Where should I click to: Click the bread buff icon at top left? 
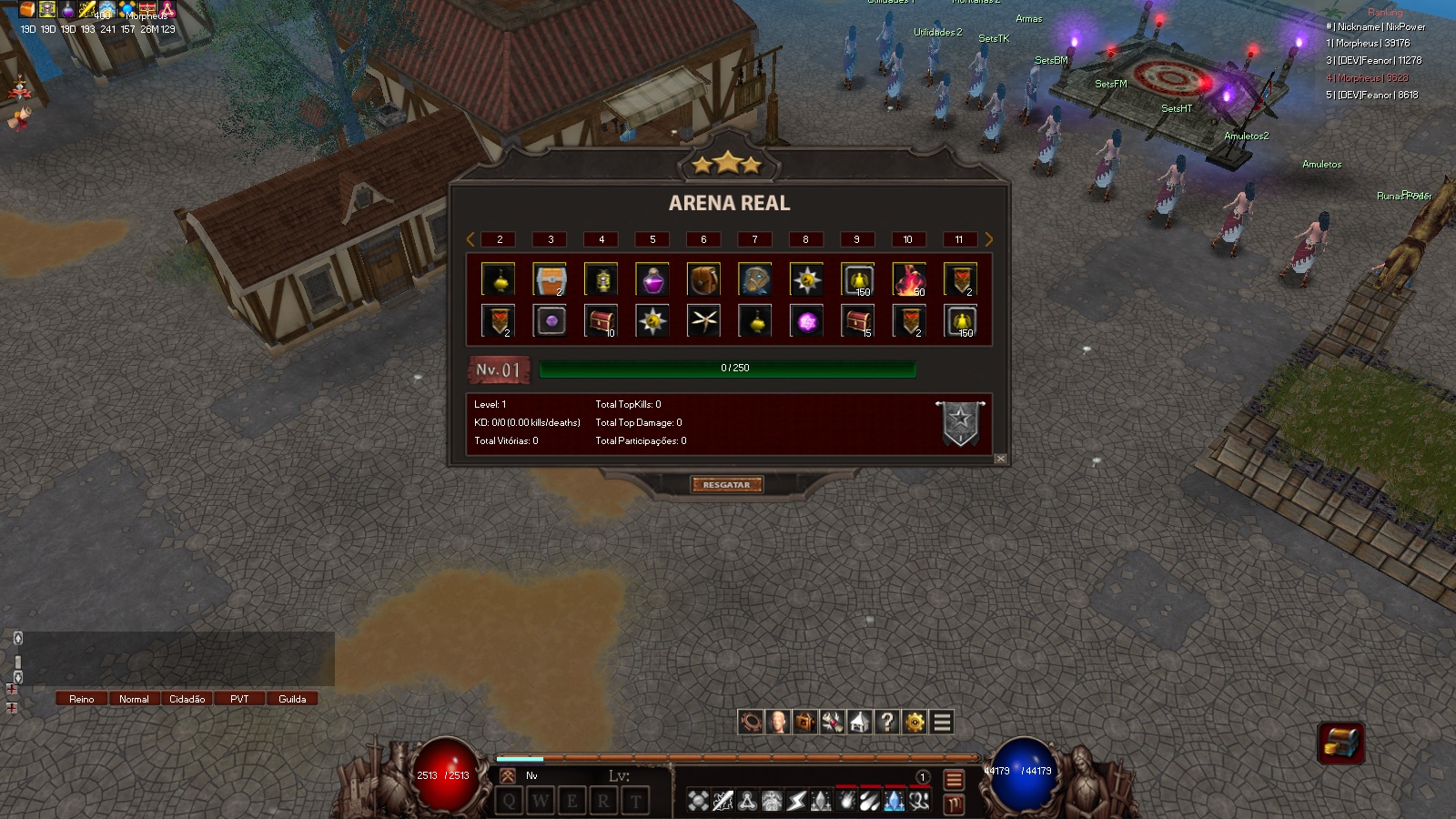[x=26, y=9]
